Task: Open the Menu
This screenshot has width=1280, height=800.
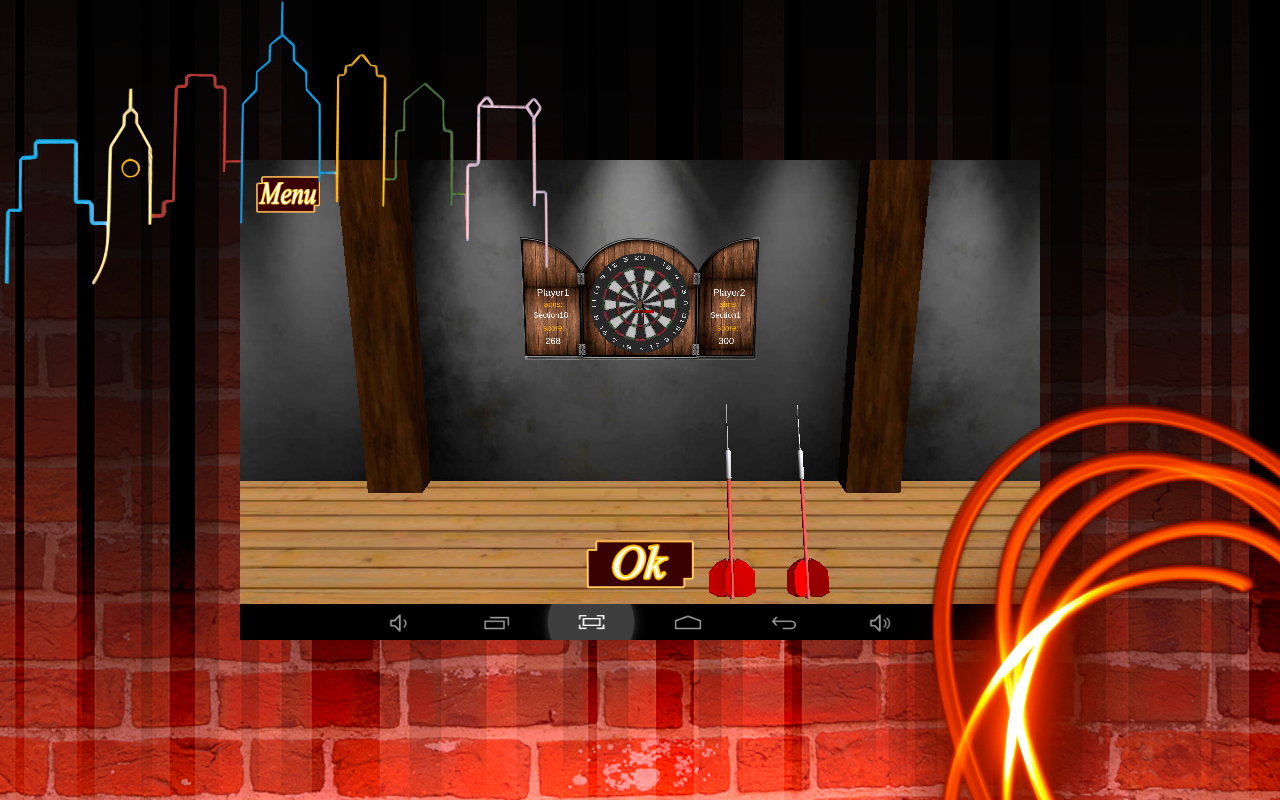Action: tap(286, 194)
